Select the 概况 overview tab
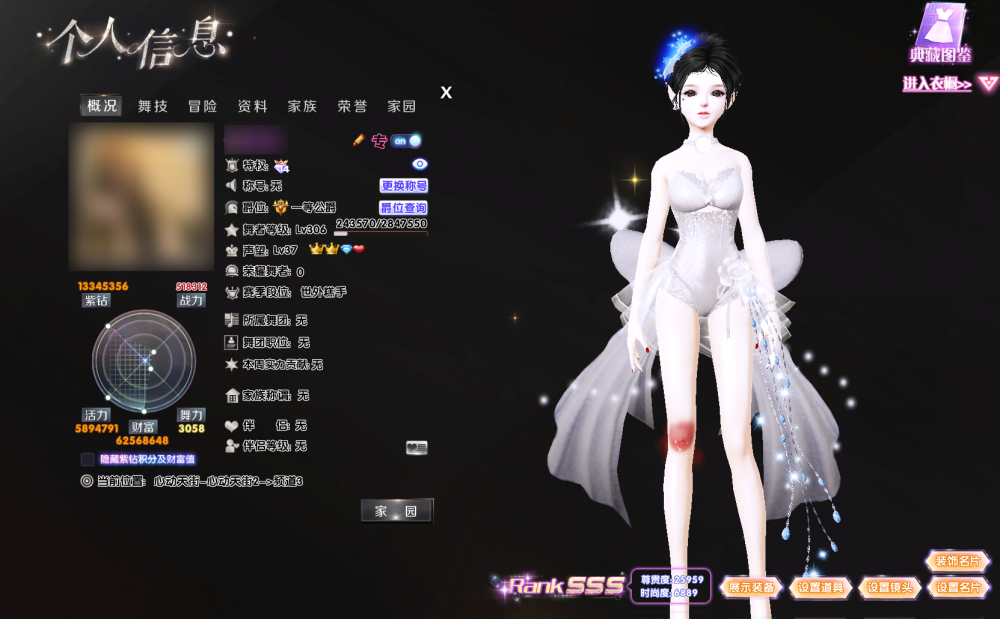This screenshot has width=1000, height=619. [102, 106]
